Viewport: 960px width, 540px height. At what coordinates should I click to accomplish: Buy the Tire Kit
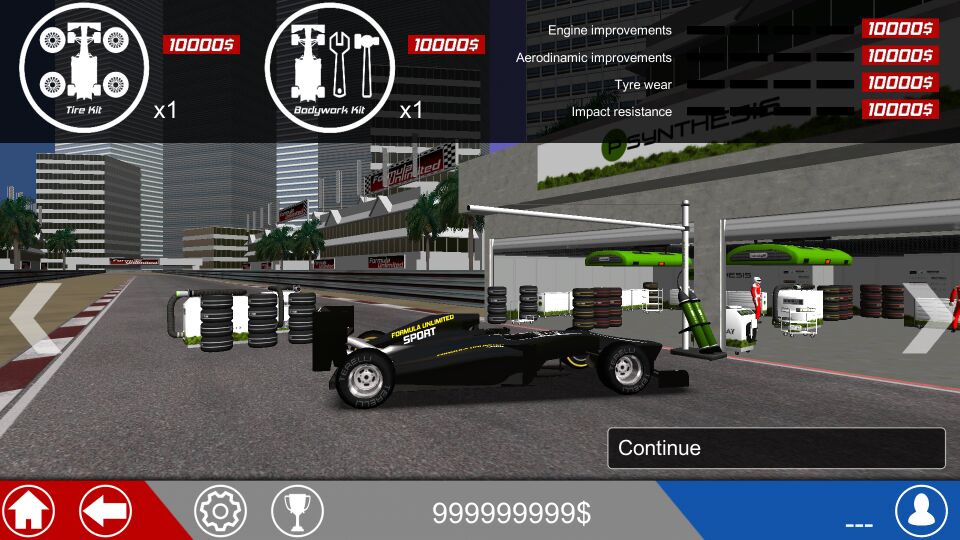pyautogui.click(x=84, y=68)
